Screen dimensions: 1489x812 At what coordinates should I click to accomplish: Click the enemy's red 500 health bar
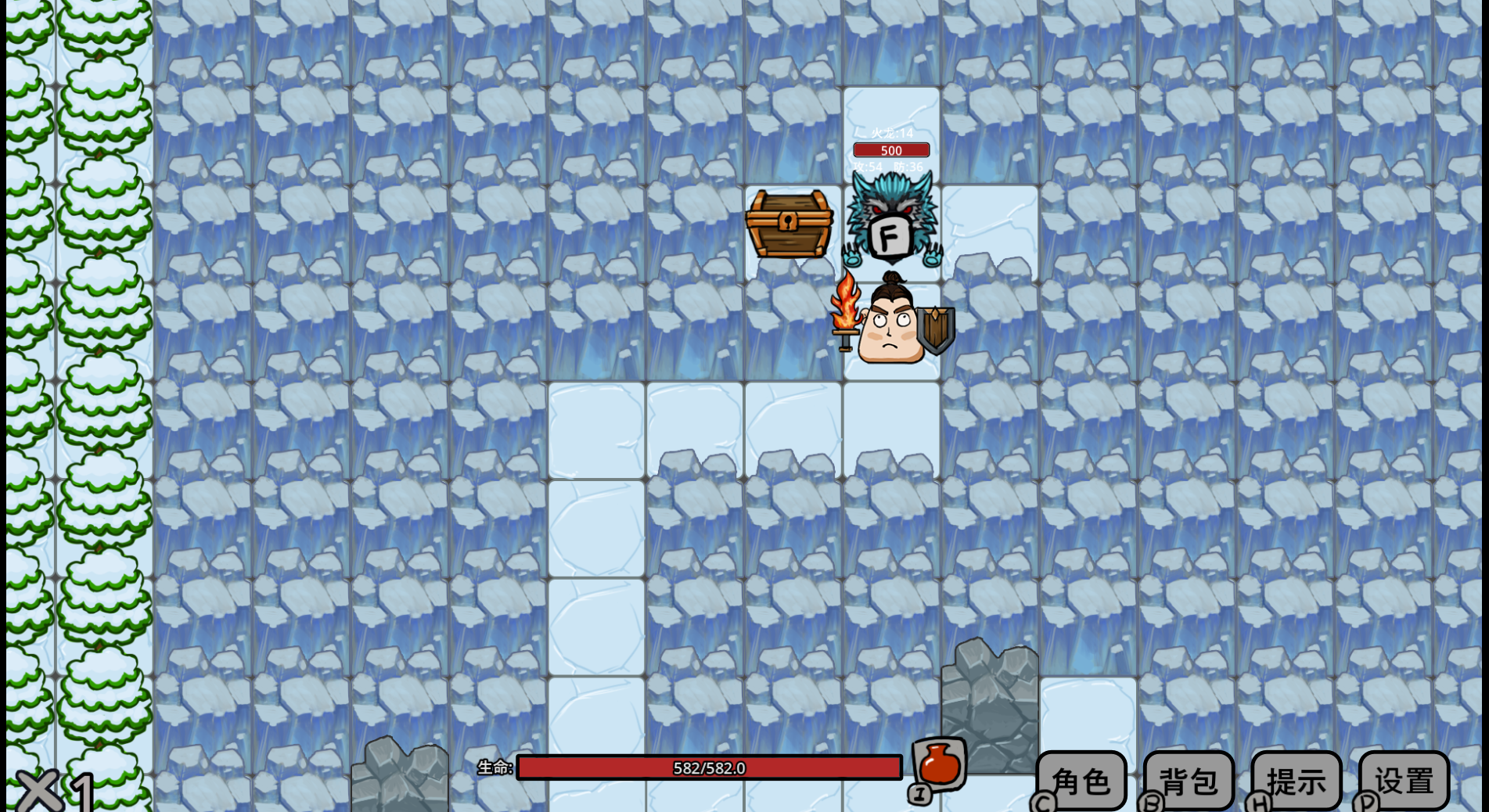890,150
